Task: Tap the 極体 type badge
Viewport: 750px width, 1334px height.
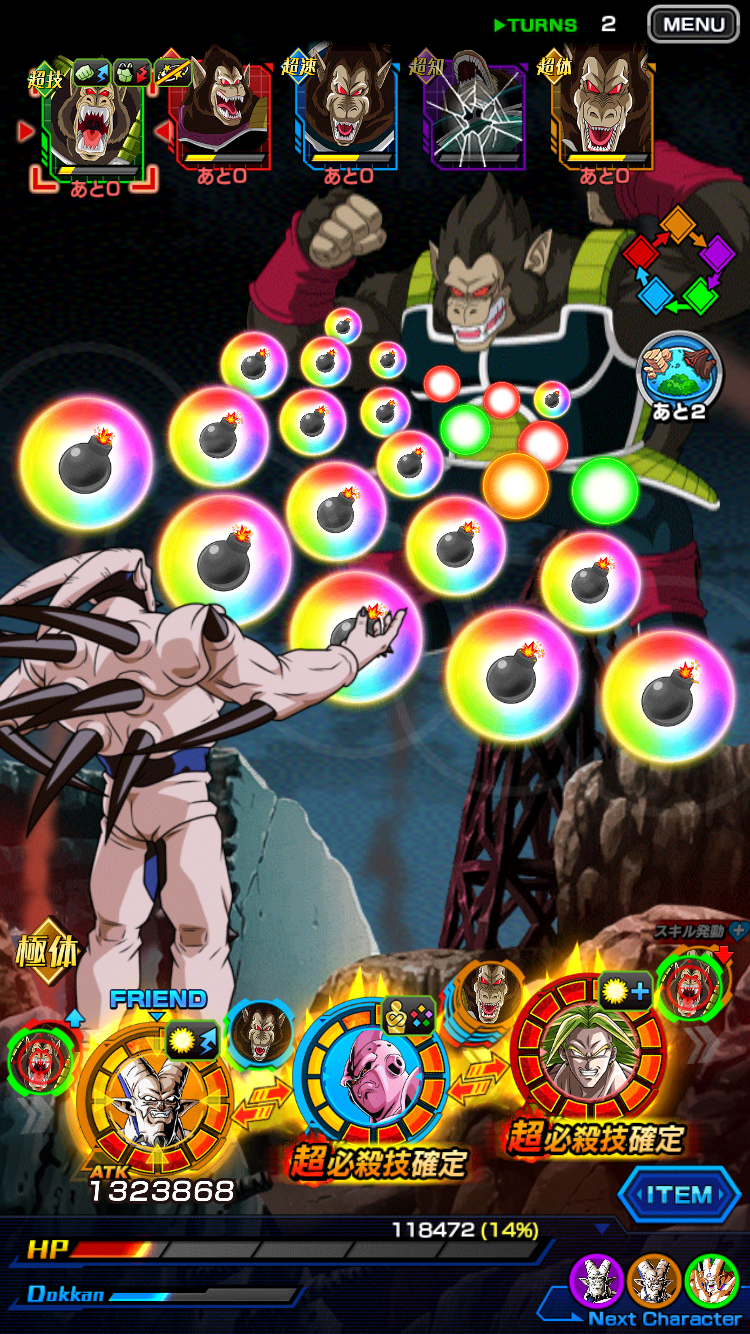Action: [x=46, y=951]
